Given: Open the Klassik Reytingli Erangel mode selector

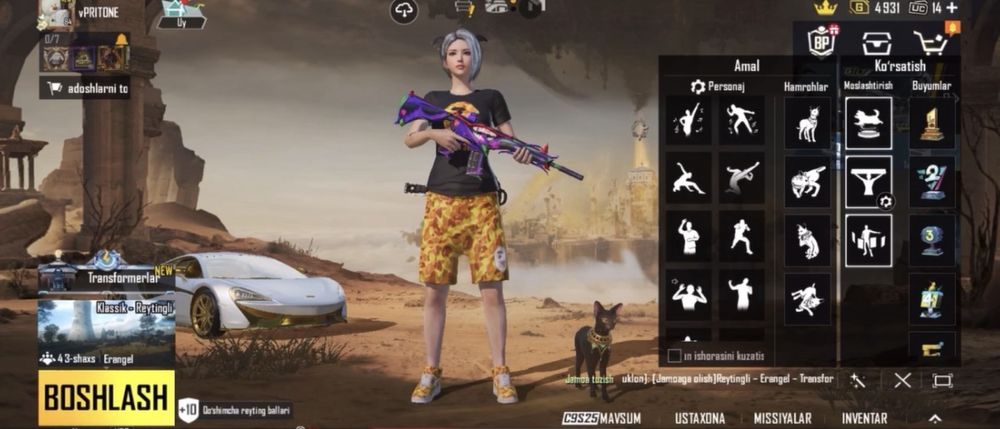Looking at the screenshot, I should tap(105, 332).
